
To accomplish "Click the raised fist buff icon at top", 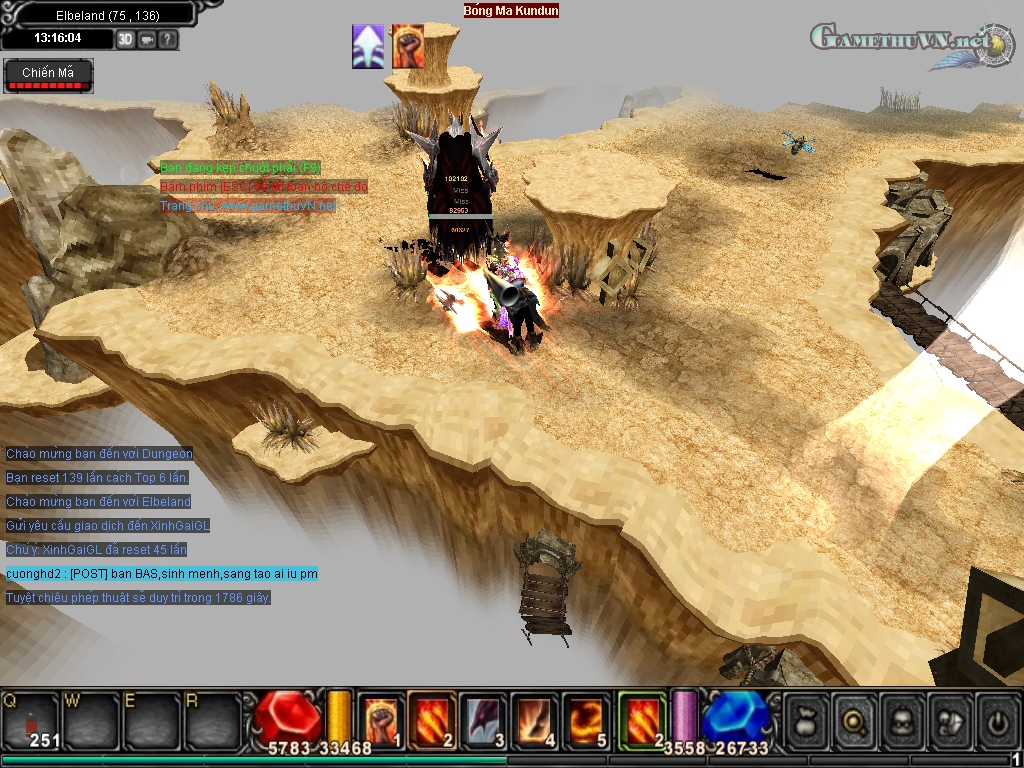I will click(x=407, y=47).
